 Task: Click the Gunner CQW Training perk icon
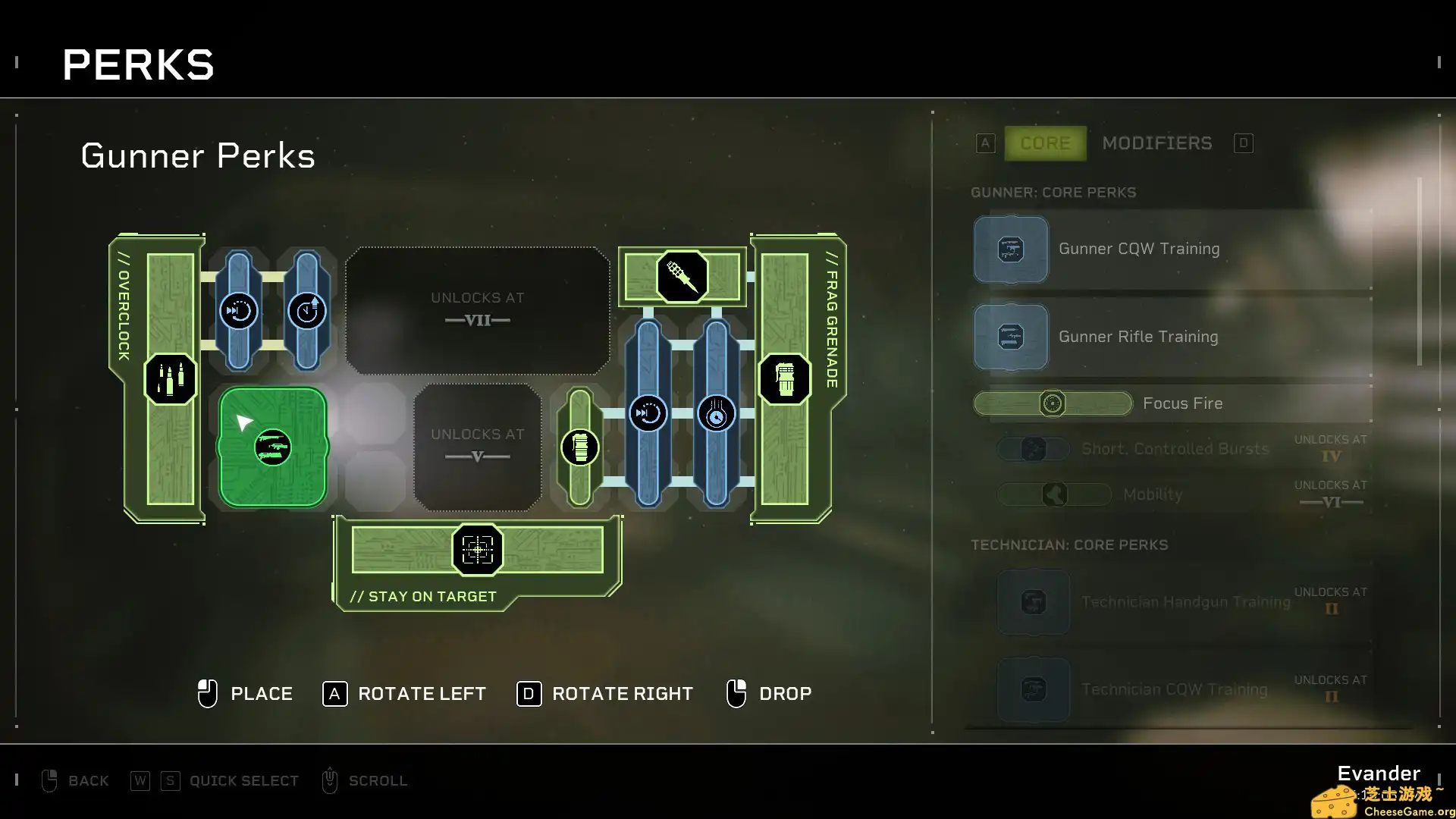(x=1011, y=249)
